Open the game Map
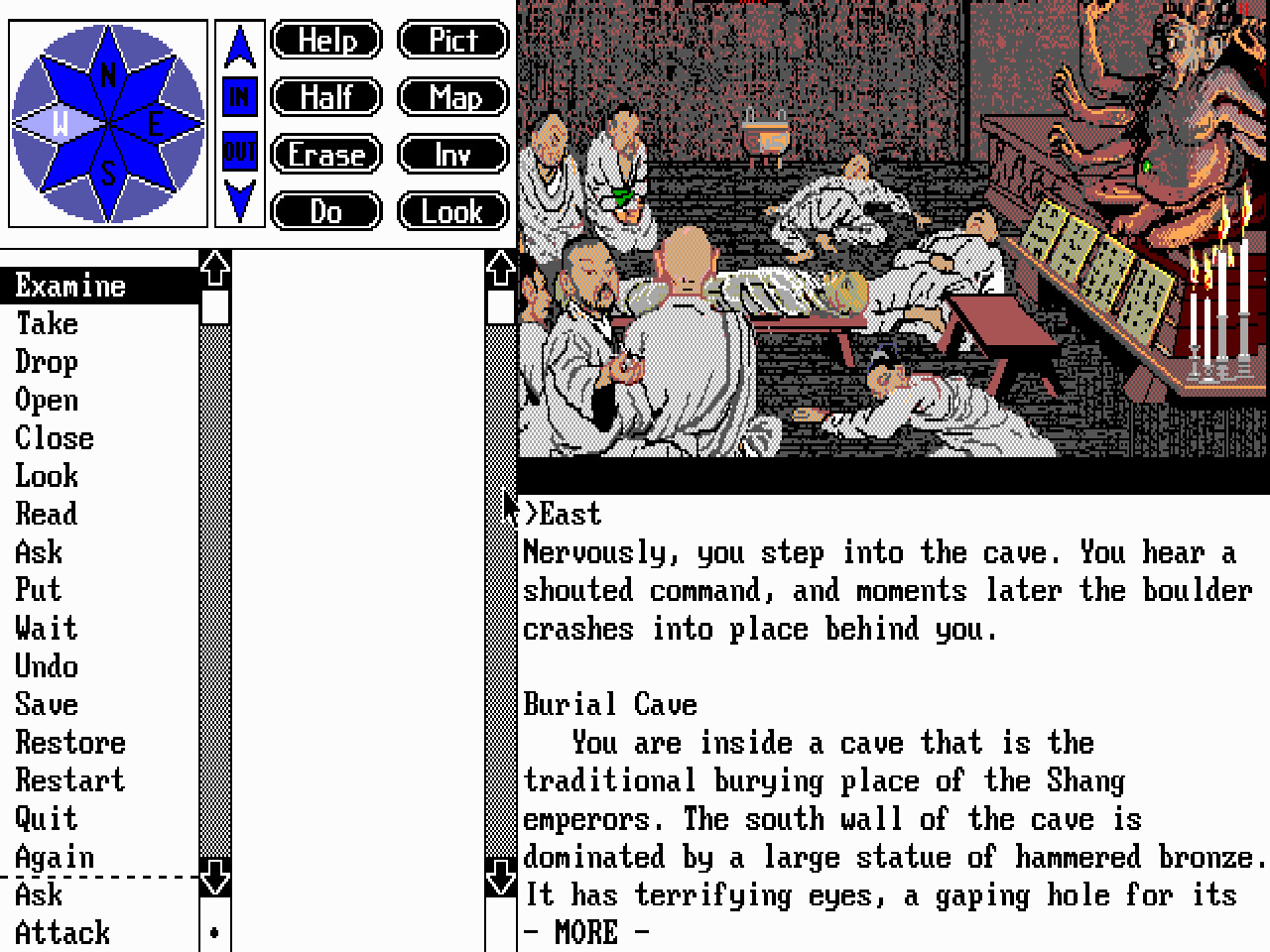The image size is (1270, 952). click(452, 97)
